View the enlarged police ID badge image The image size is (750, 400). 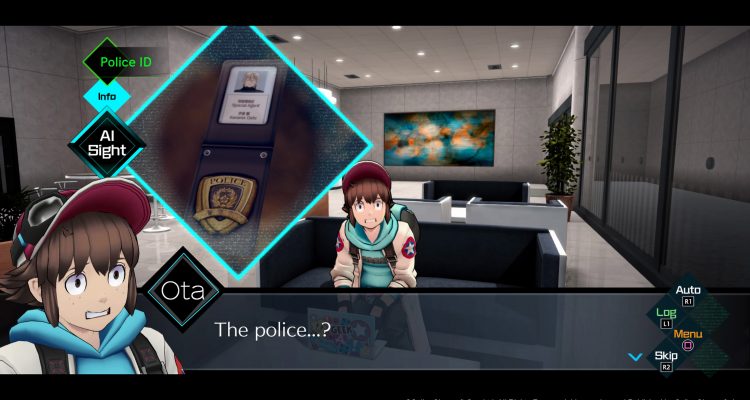click(x=239, y=149)
